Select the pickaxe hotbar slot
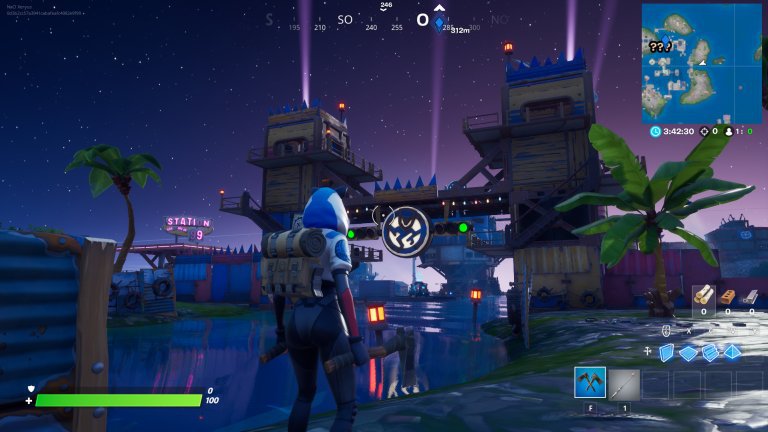Viewport: 768px width, 432px height. click(590, 383)
